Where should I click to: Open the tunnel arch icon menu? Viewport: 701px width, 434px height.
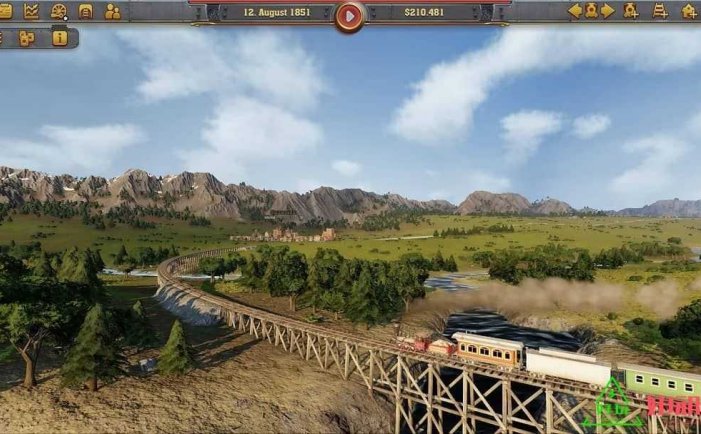[86, 11]
